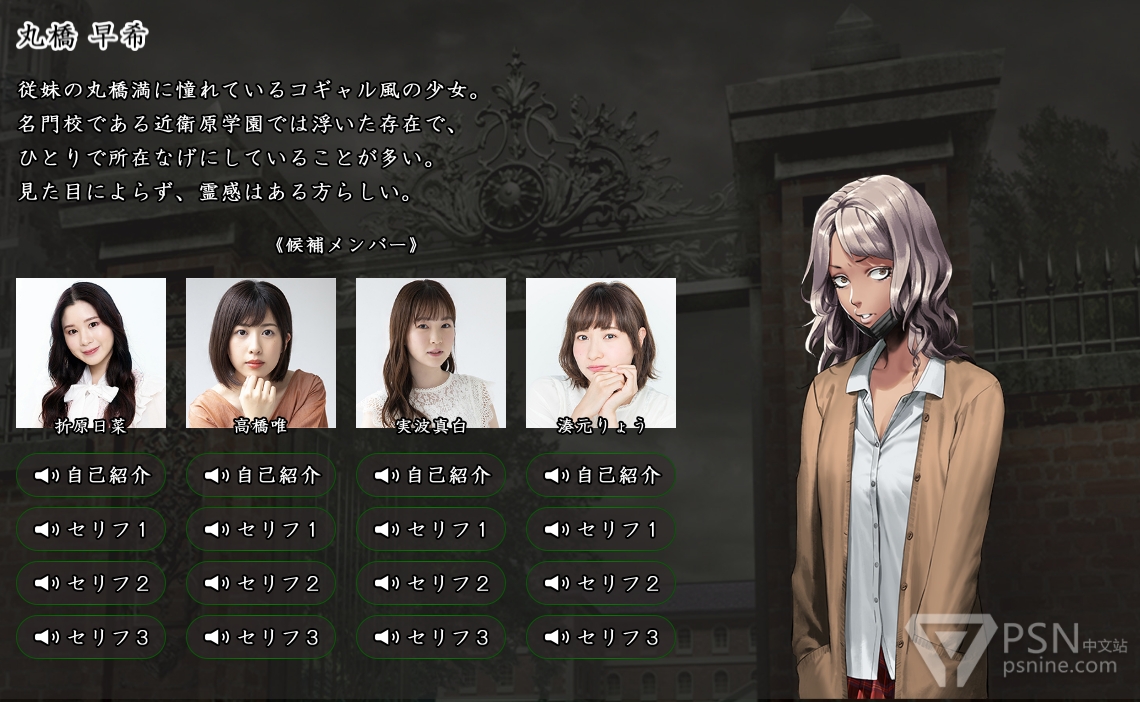The image size is (1140, 702).
Task: Play 湊元りょう's セリフ1 voice sample
Action: [x=601, y=529]
